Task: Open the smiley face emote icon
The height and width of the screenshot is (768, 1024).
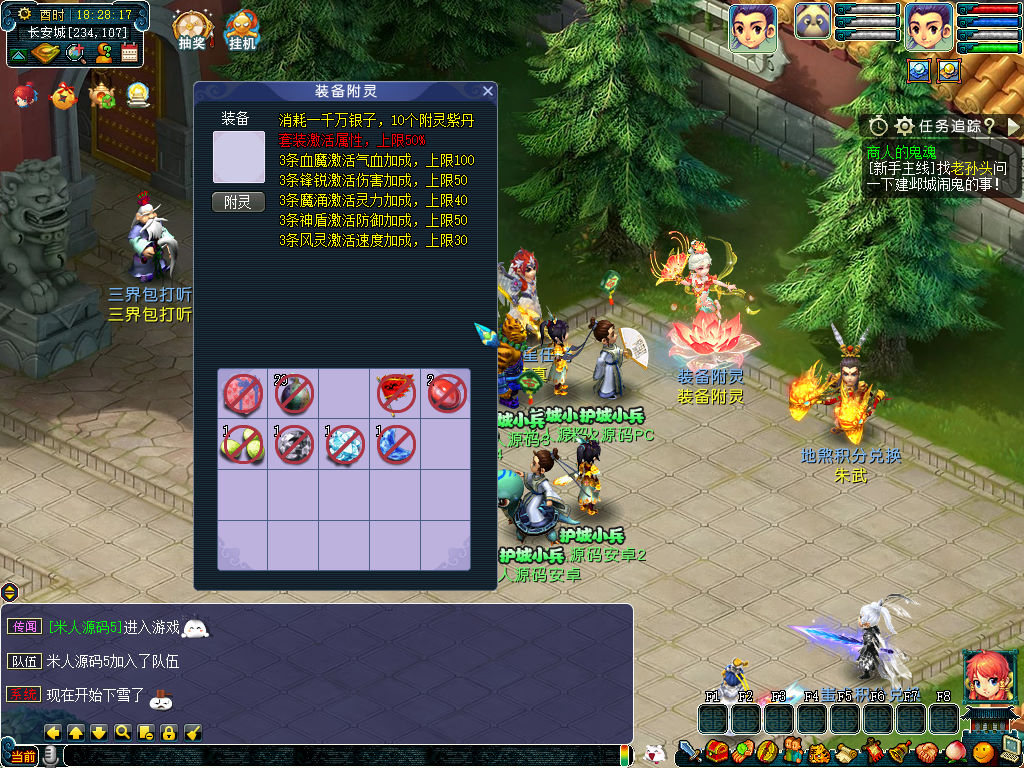Action: pos(984,751)
